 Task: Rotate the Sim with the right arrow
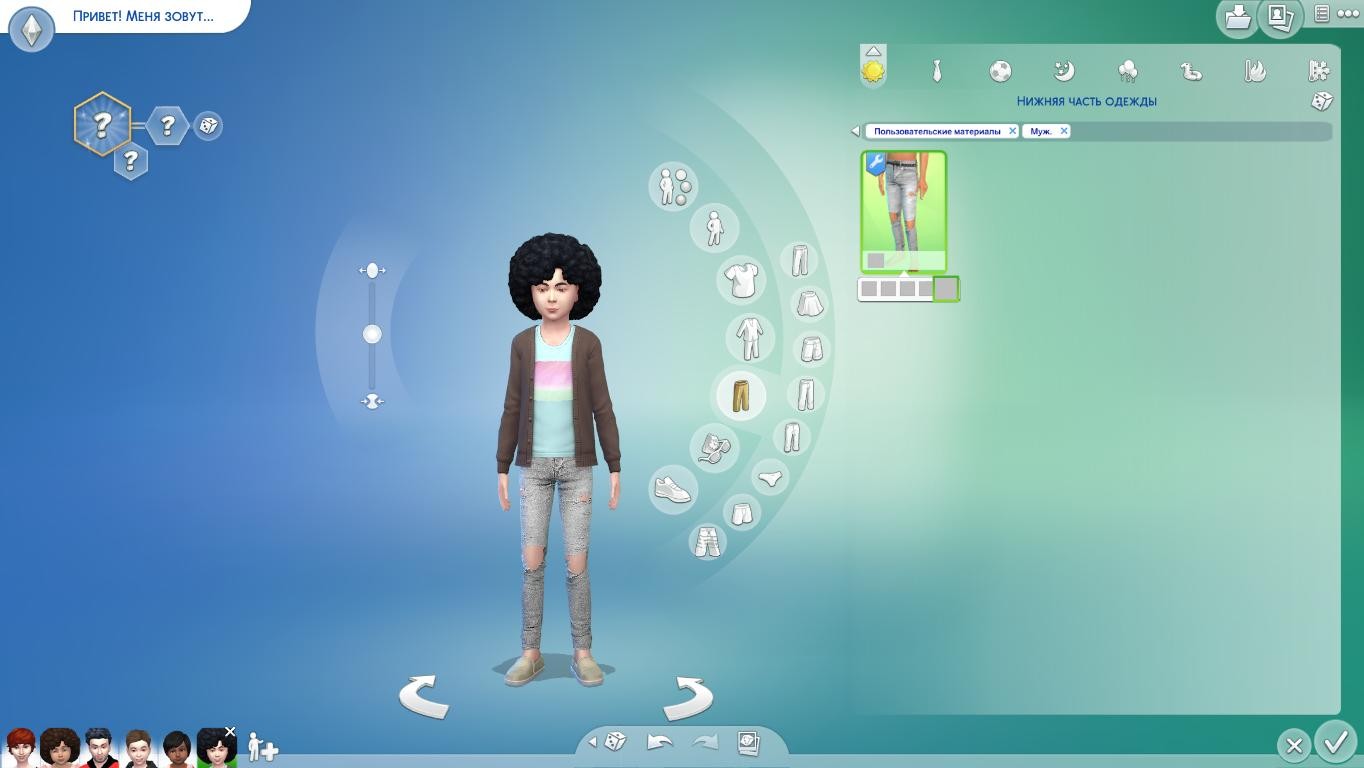pos(688,695)
